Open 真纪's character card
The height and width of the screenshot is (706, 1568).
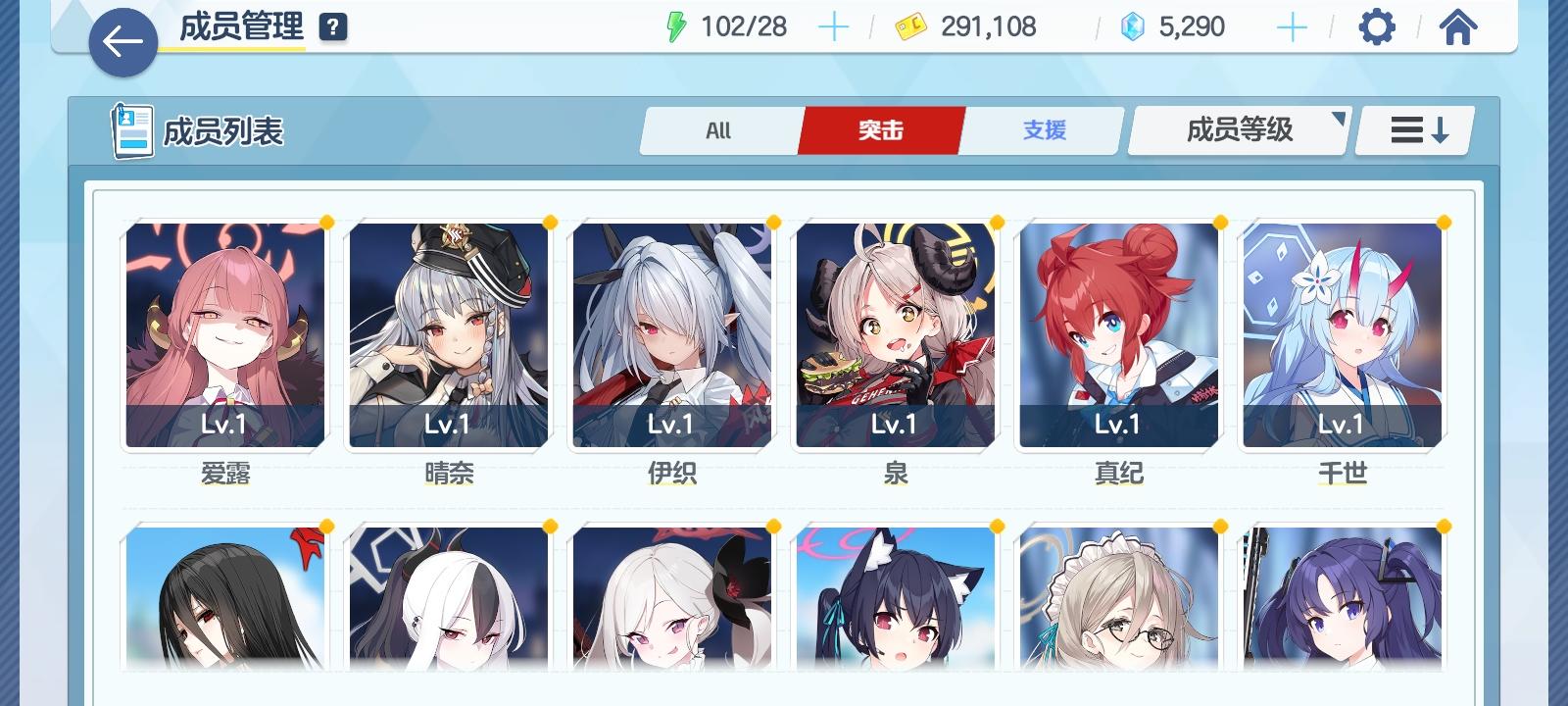(x=1118, y=333)
